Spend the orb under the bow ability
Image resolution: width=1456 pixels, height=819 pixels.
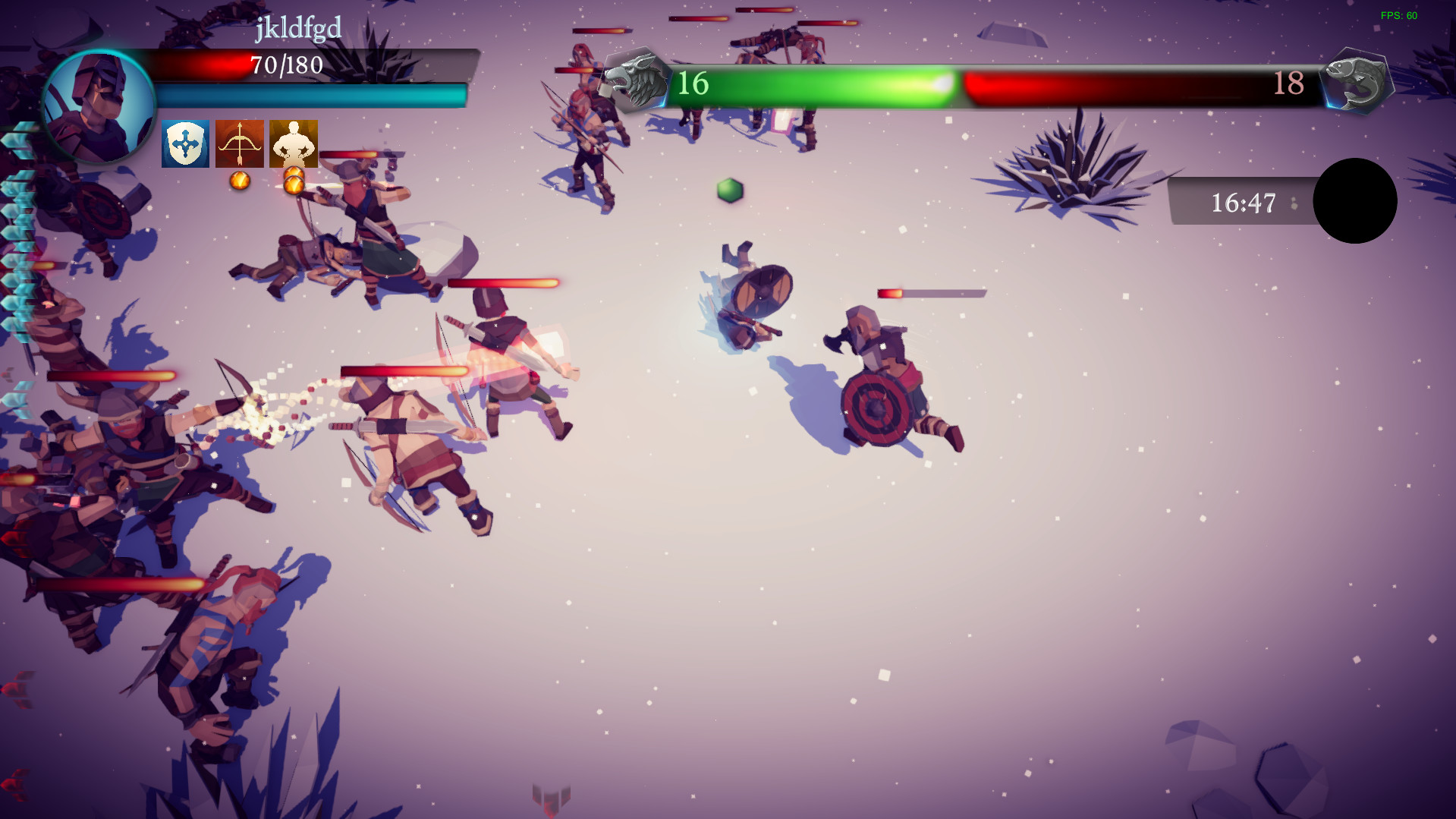tap(240, 179)
